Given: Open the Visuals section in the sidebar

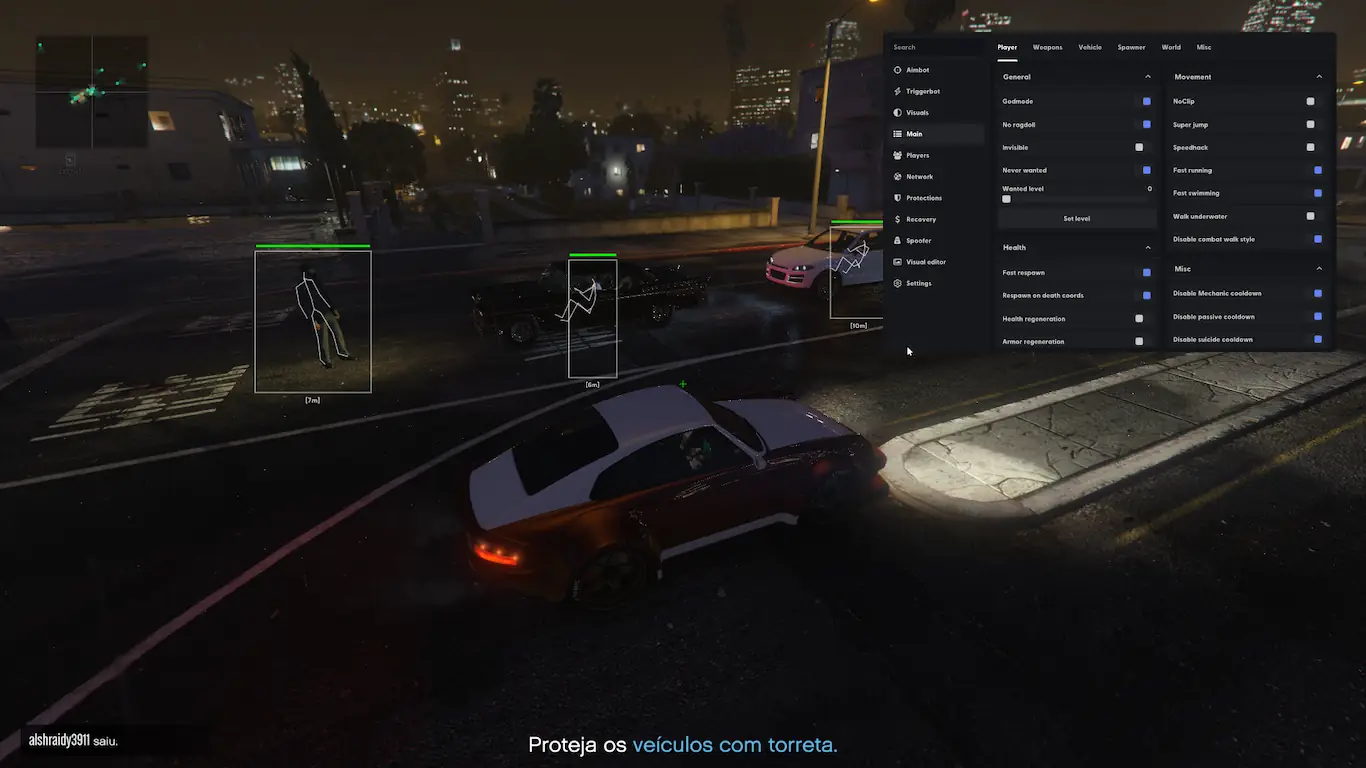Looking at the screenshot, I should [917, 113].
